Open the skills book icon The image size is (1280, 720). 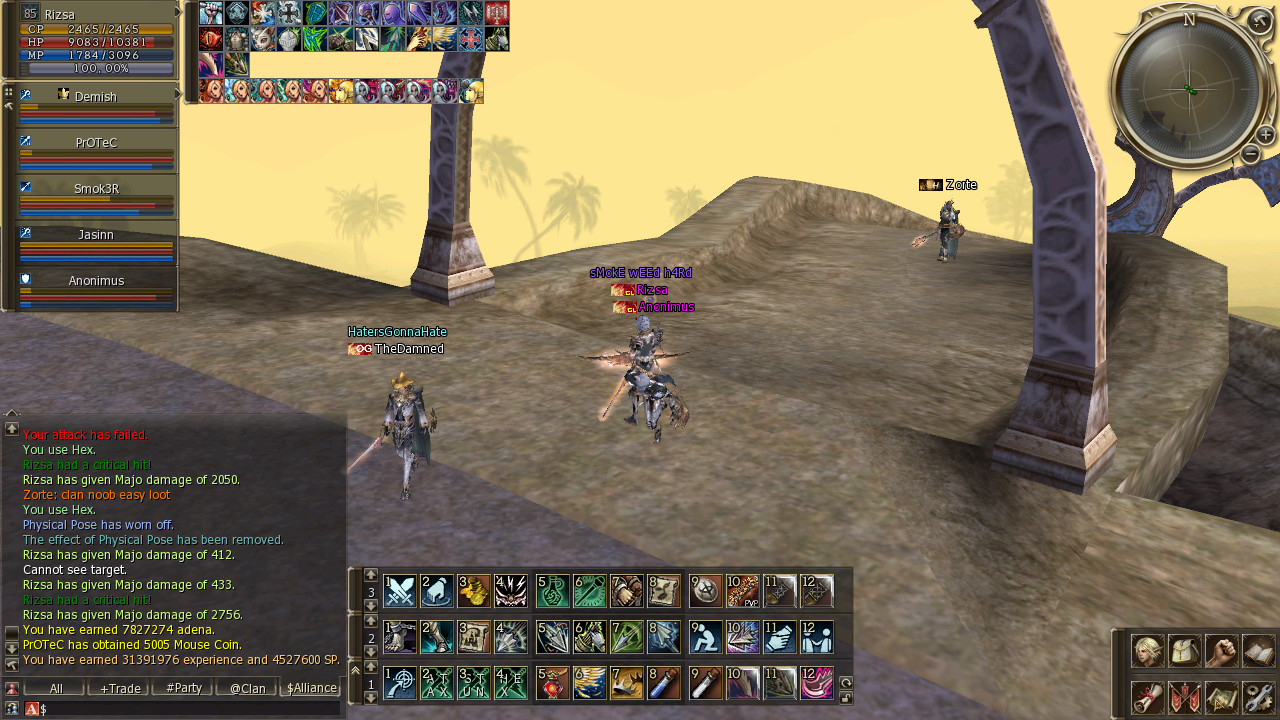[1259, 651]
